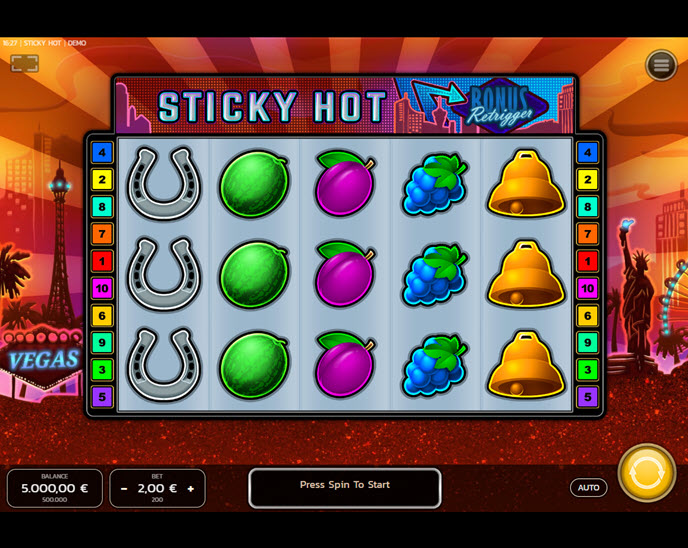Decrease the bet with the minus button

pyautogui.click(x=124, y=489)
